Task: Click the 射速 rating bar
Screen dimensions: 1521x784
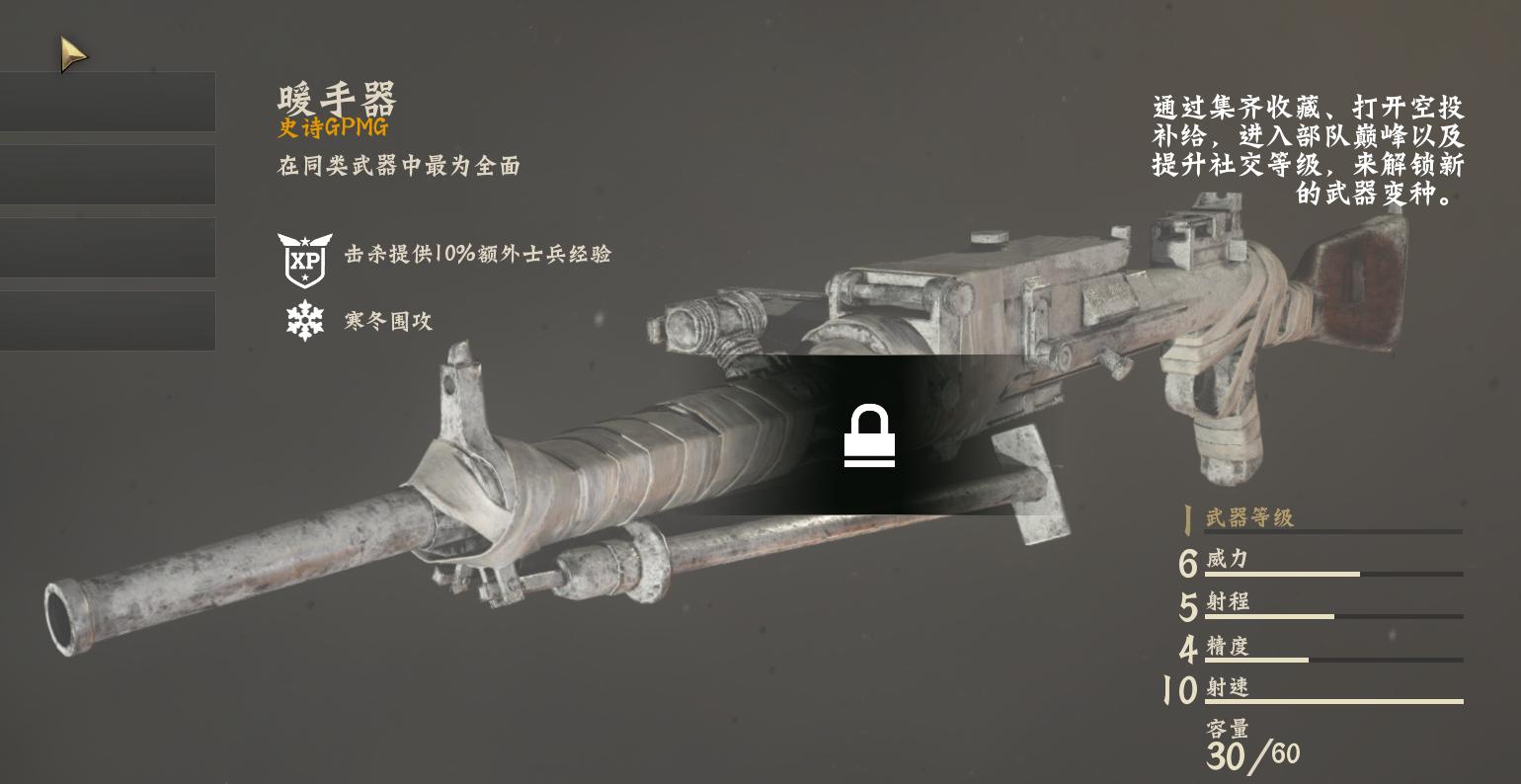Action: pyautogui.click(x=1331, y=699)
